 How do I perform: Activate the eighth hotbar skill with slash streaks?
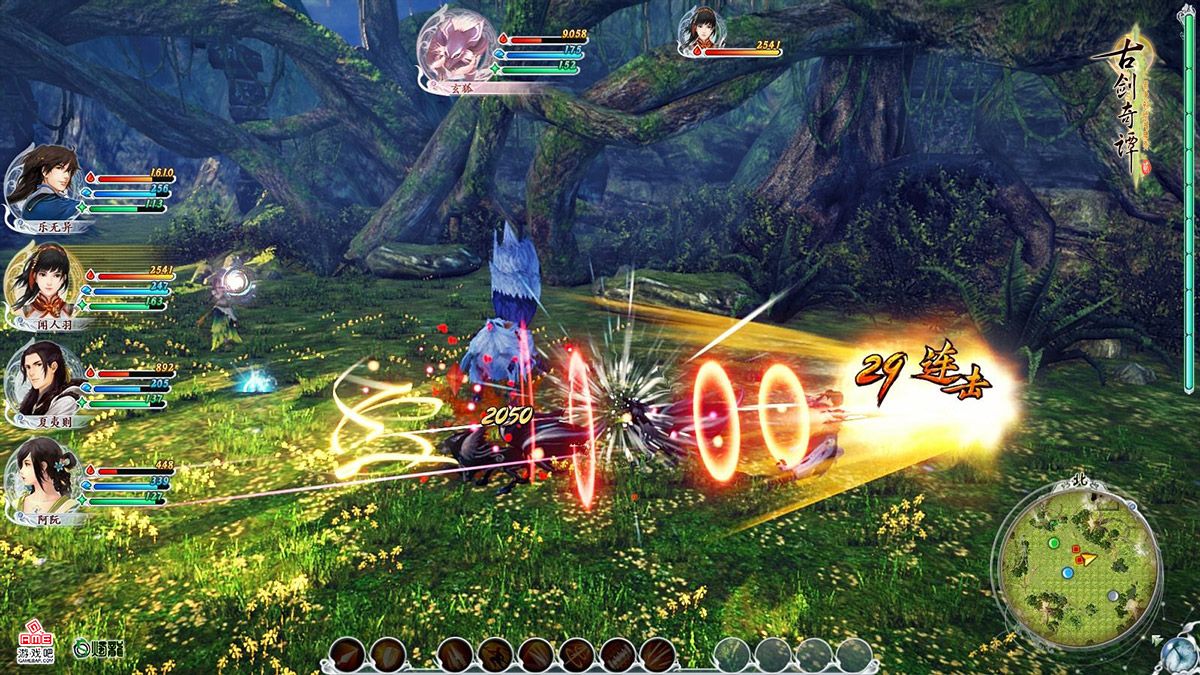(658, 656)
